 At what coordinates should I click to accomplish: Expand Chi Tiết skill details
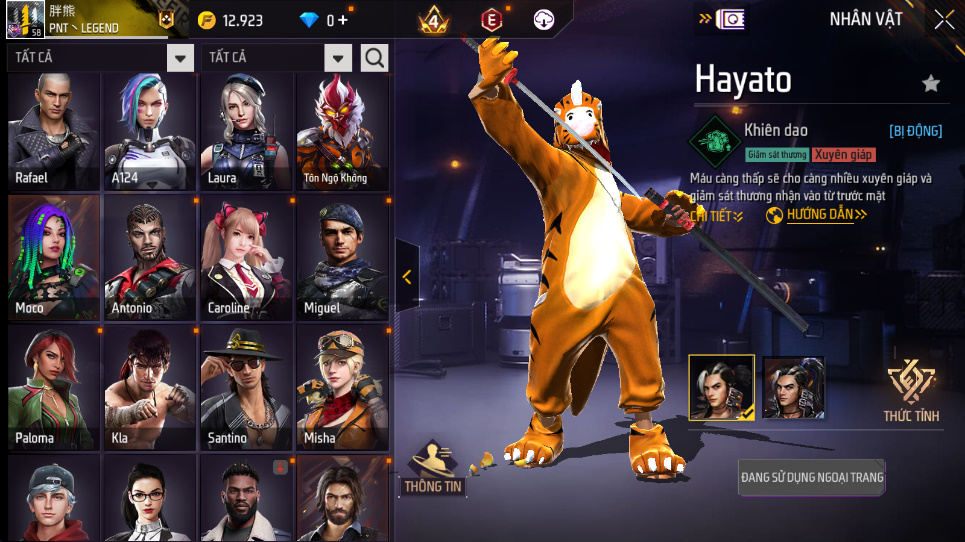point(718,216)
